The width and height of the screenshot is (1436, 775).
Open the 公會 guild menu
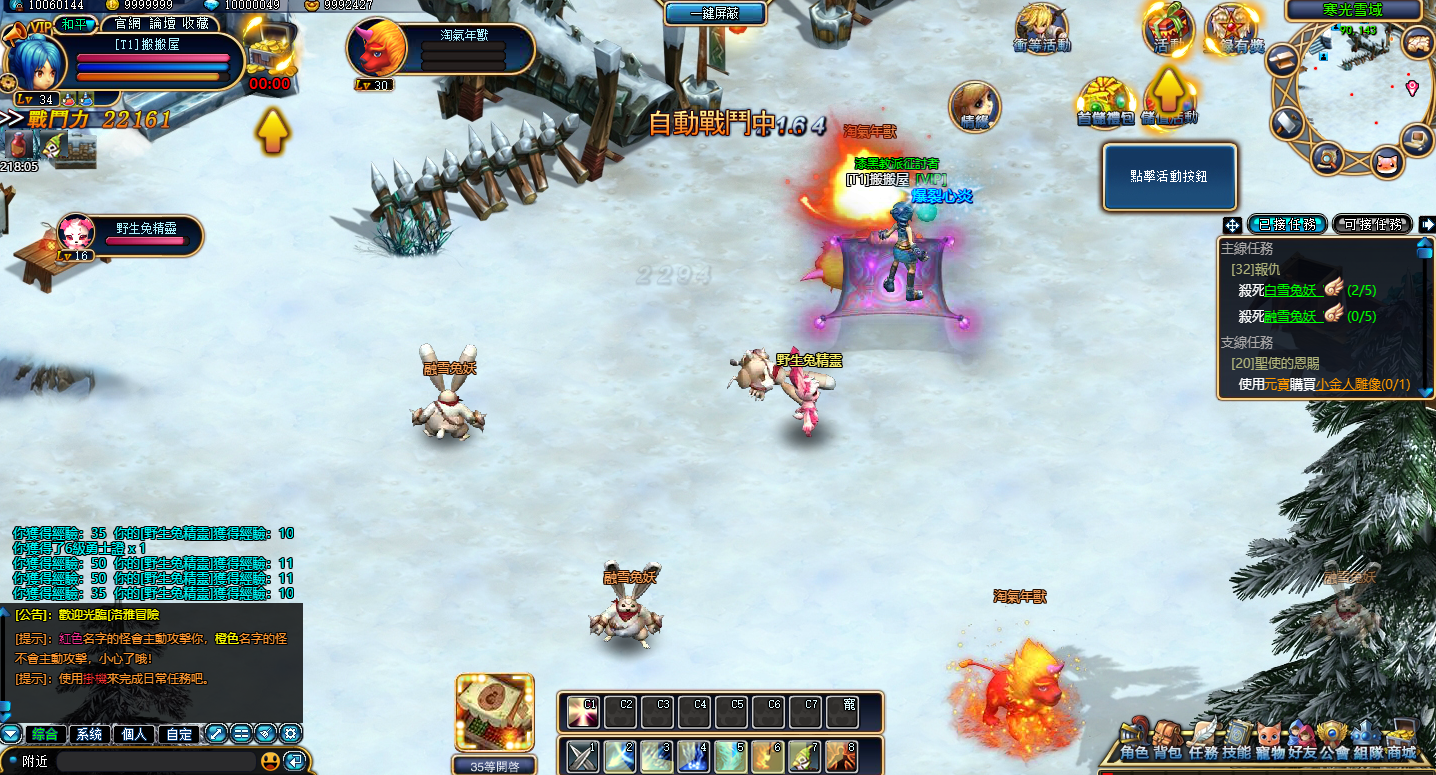click(1333, 740)
